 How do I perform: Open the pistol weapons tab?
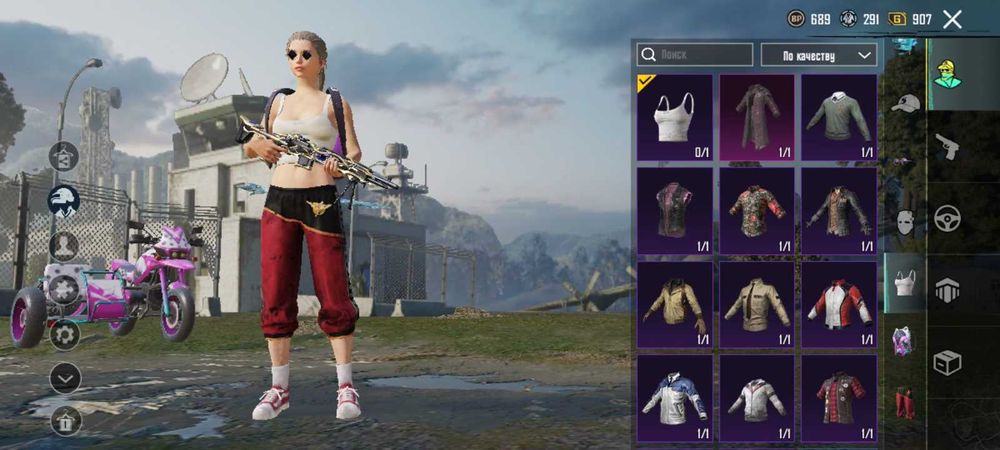[x=947, y=147]
